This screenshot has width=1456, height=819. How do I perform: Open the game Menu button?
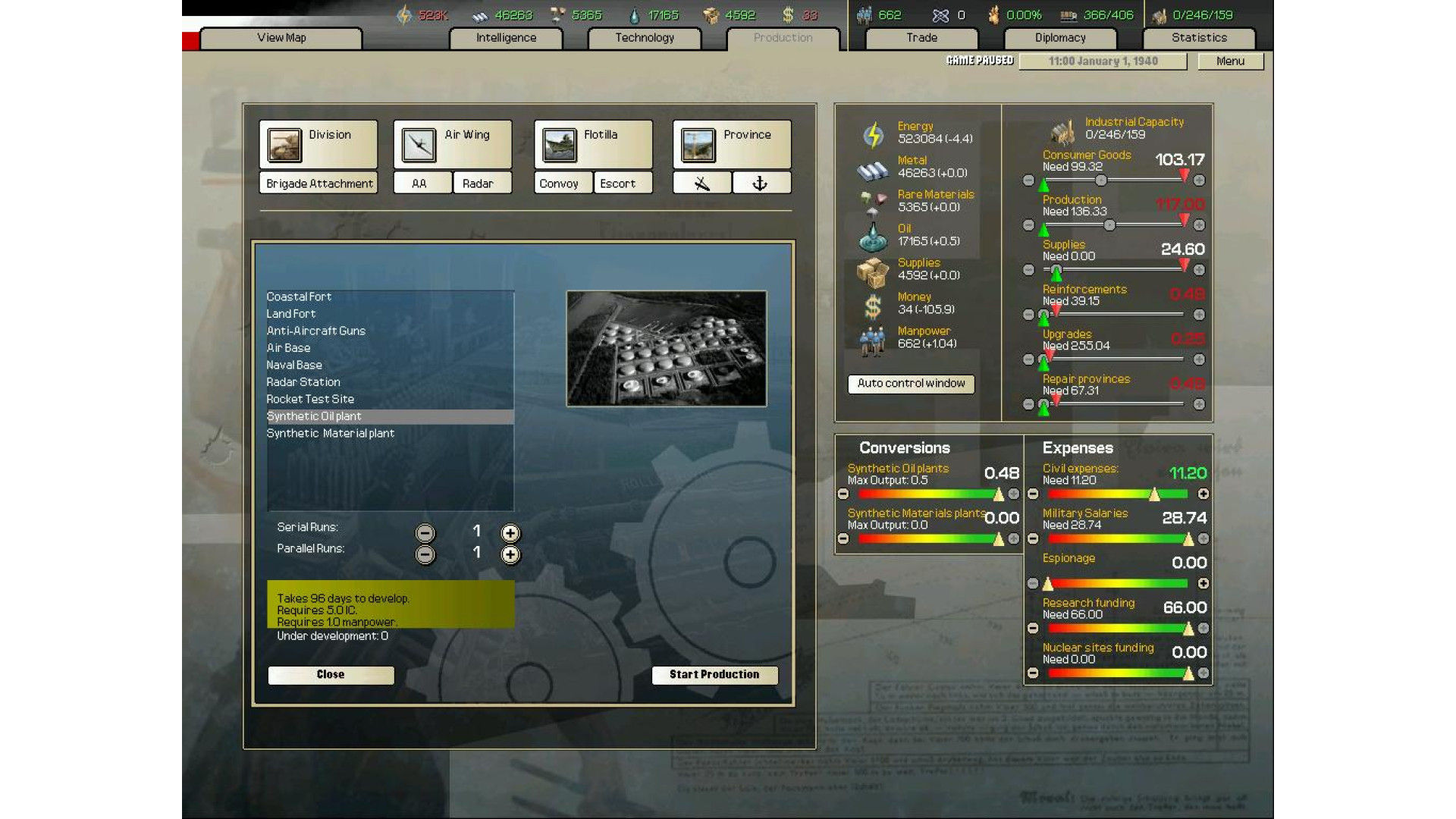click(1230, 61)
